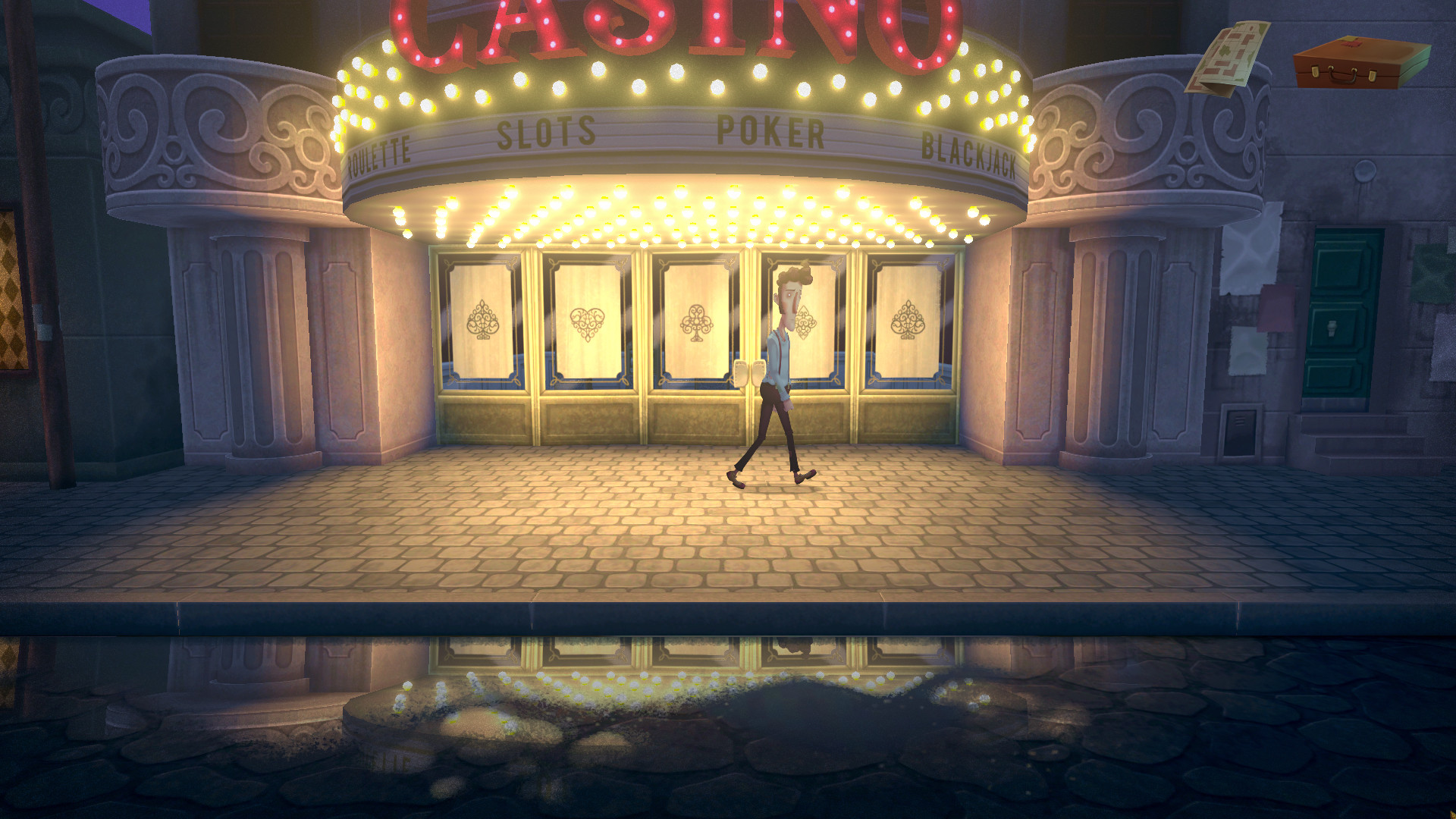Click the red stamp on the briefcase
Viewport: 1456px width, 819px height.
(x=1351, y=43)
